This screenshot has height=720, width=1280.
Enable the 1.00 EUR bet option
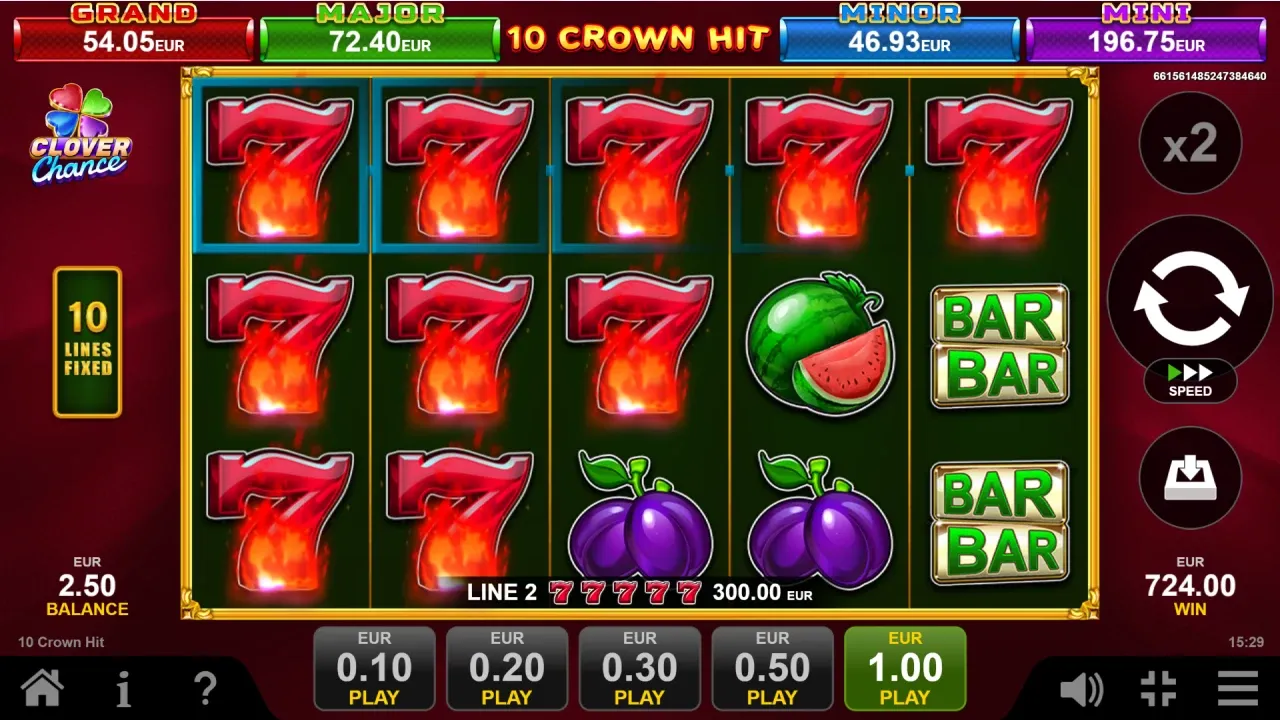coord(905,667)
